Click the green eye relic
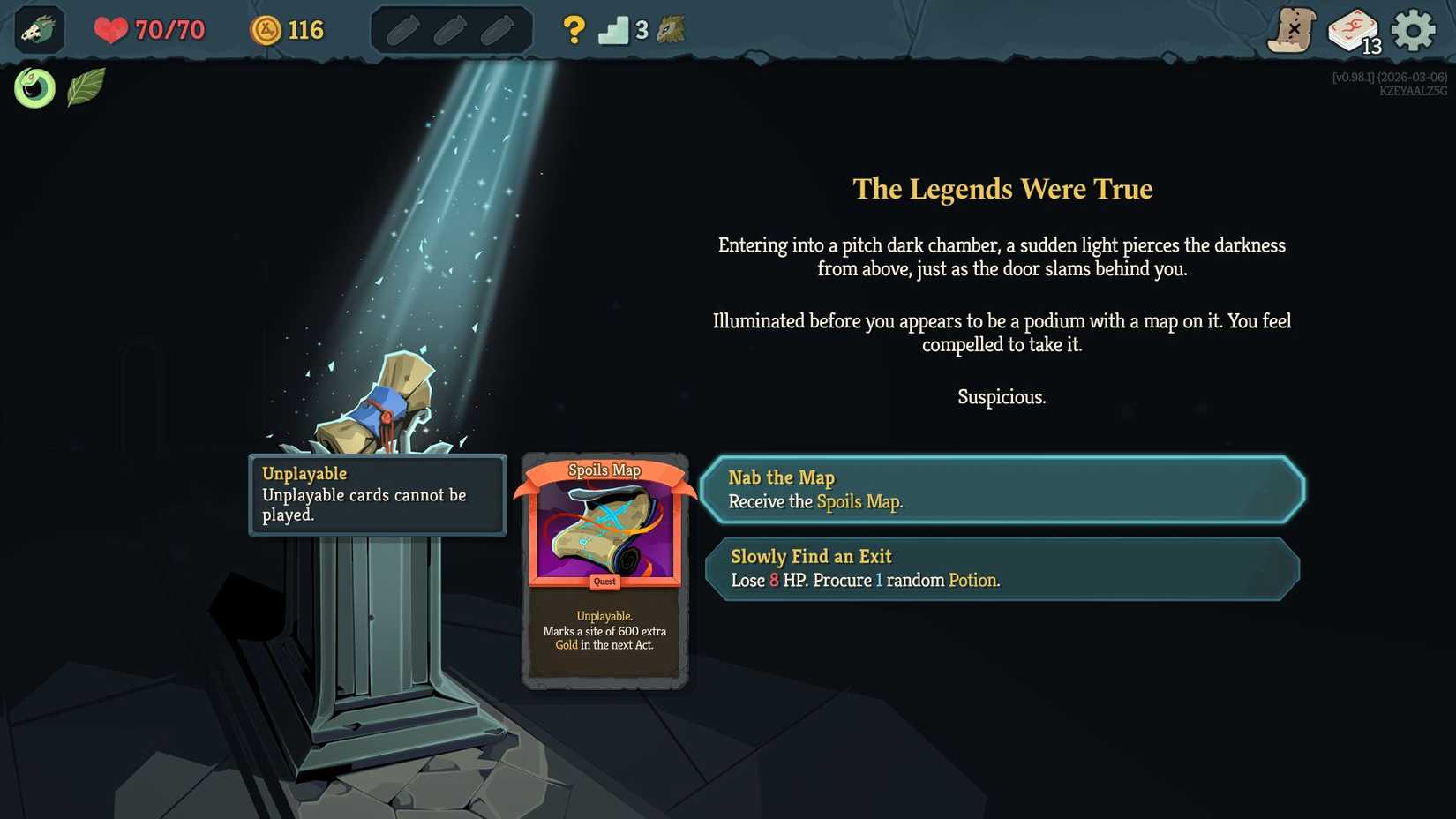The width and height of the screenshot is (1456, 819). [34, 87]
